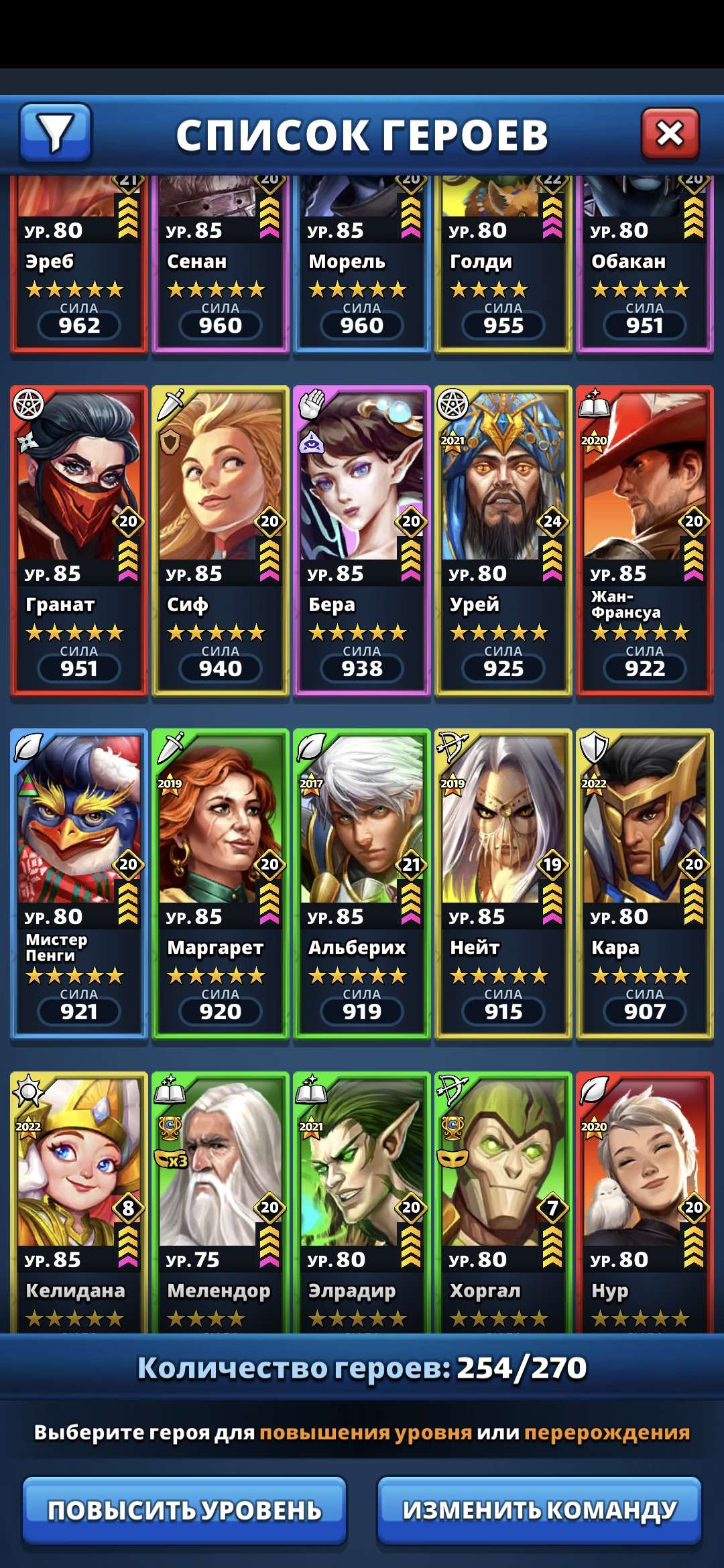Image resolution: width=724 pixels, height=1568 pixels.
Task: Choose the Альберих hero card
Action: (362, 883)
